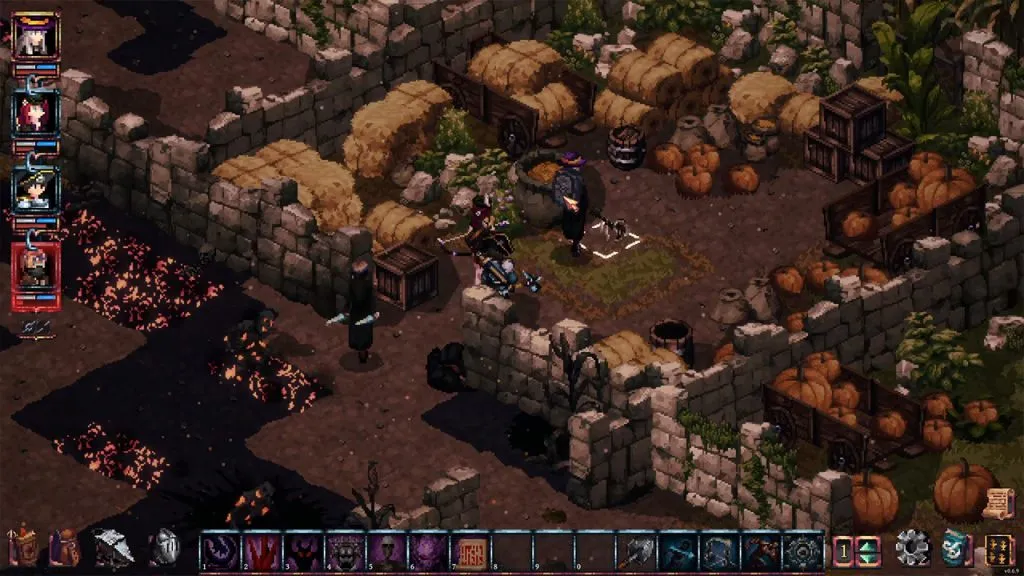Use the red claw skill in slot 2
The image size is (1024, 576).
tap(262, 551)
